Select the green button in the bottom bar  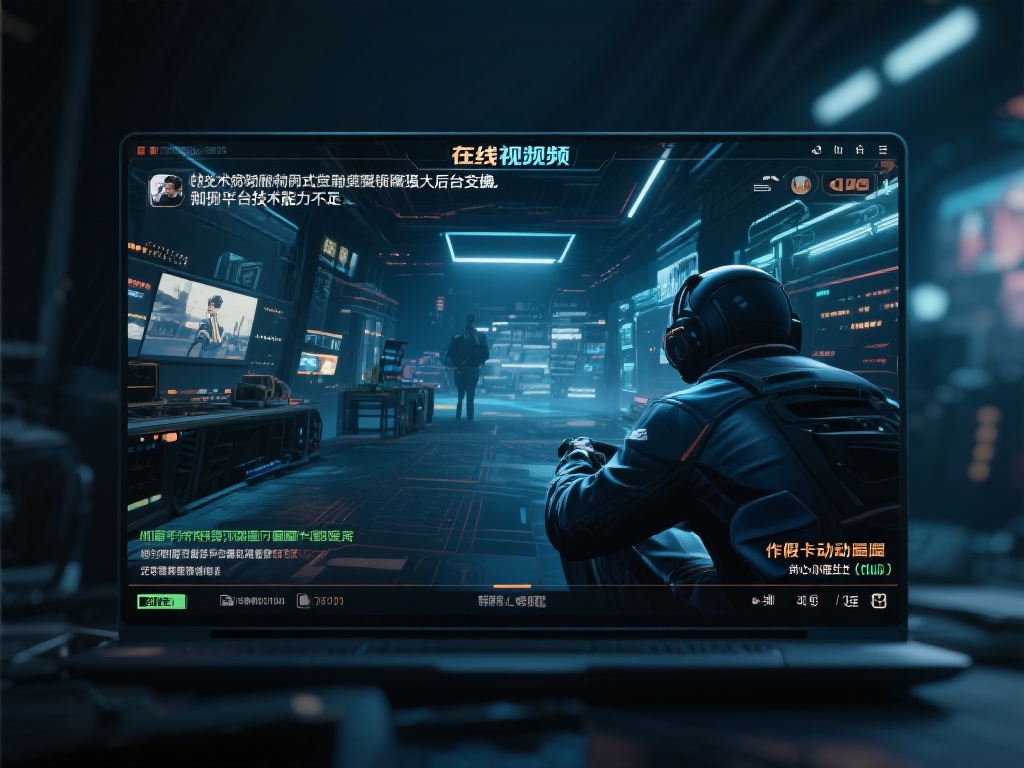pos(161,601)
